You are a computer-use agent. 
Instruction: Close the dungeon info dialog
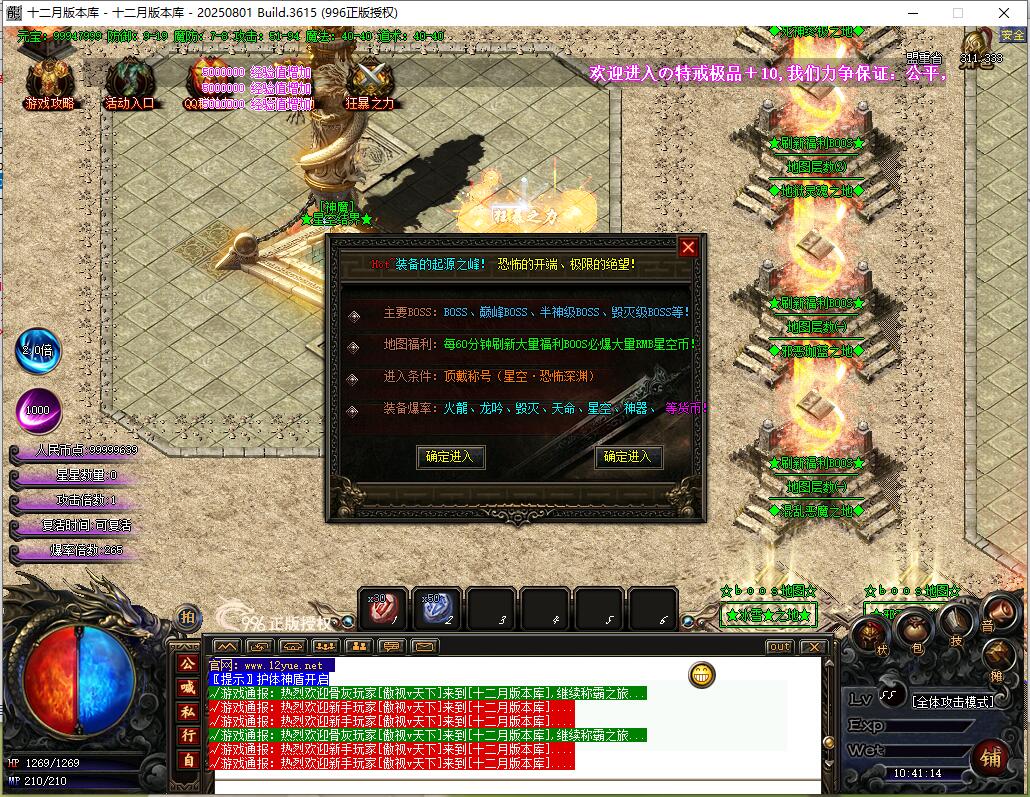(688, 247)
